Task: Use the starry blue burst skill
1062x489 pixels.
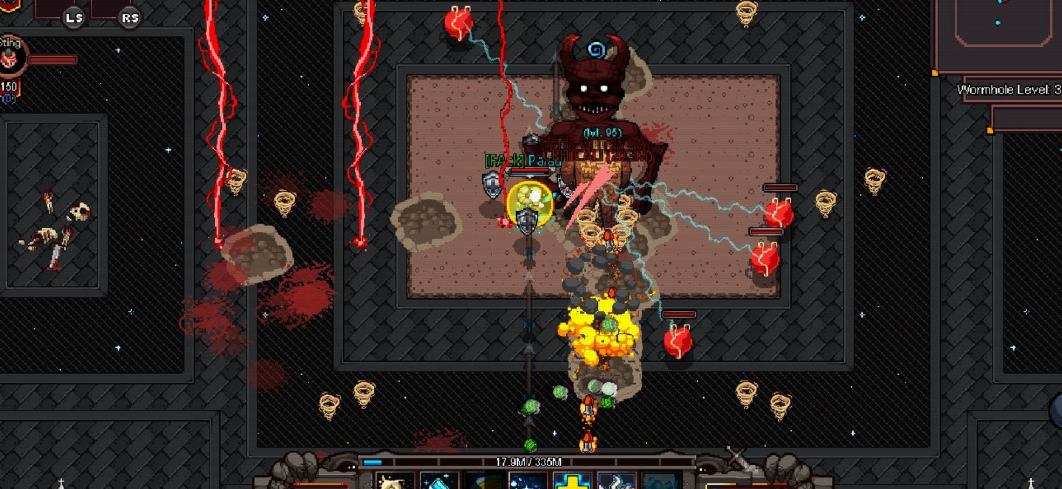Action: click(527, 482)
